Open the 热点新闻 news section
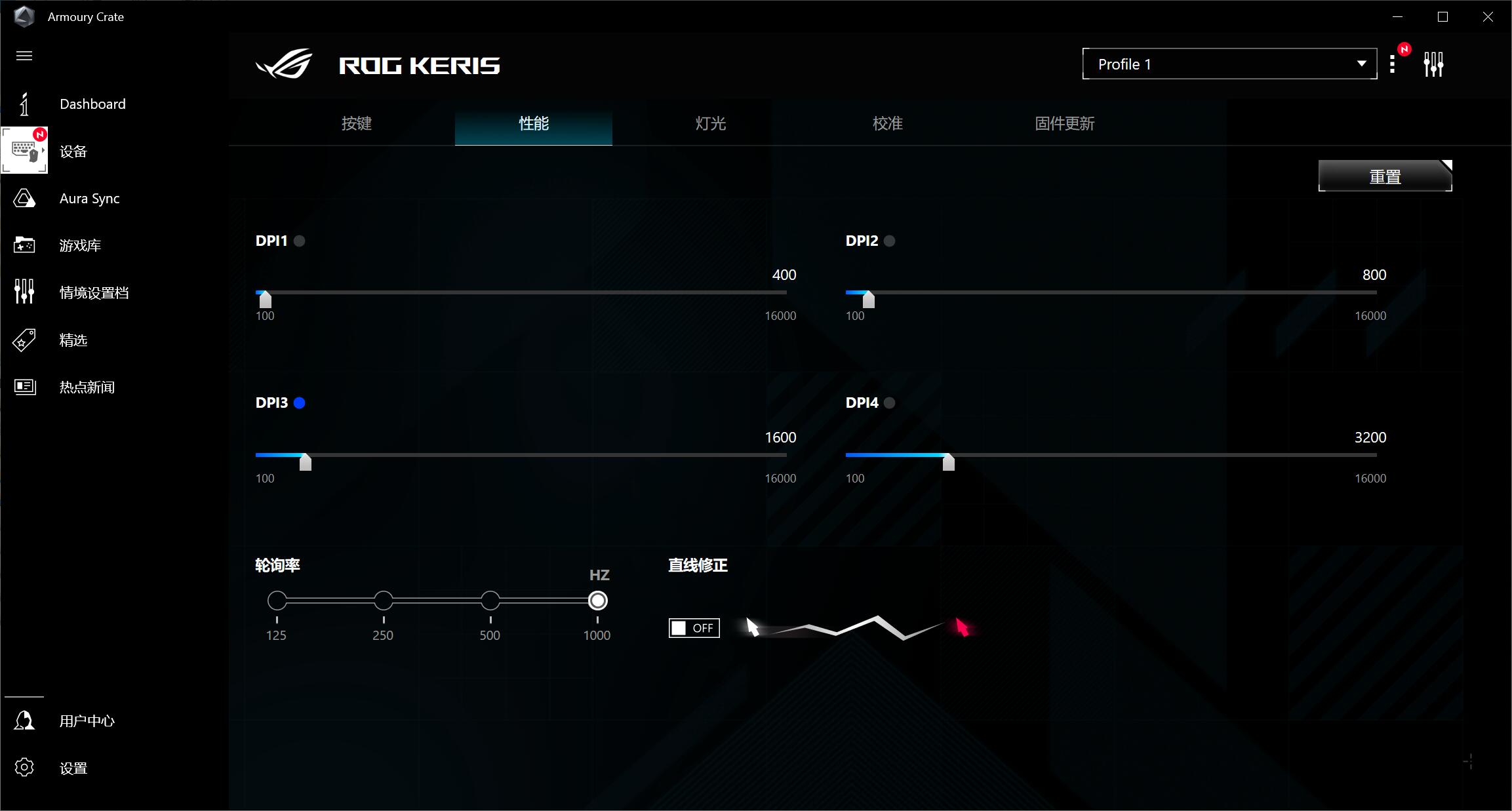The width and height of the screenshot is (1512, 811). click(87, 387)
